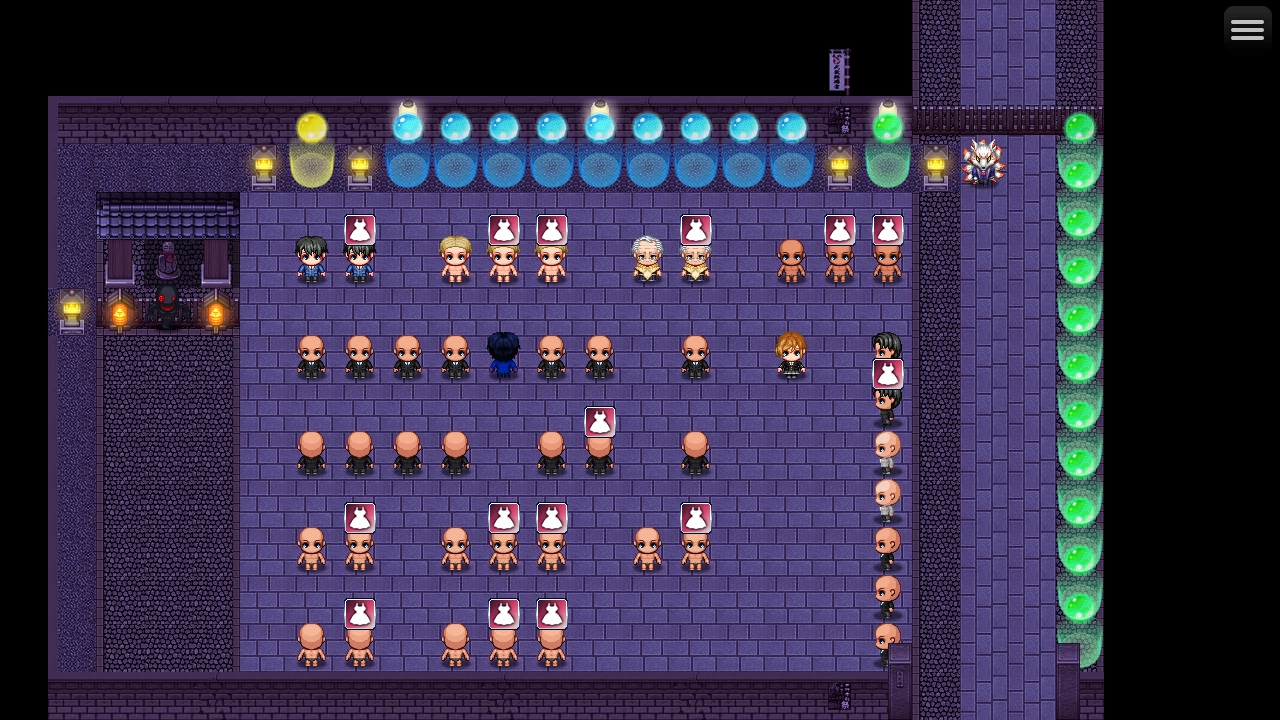
Task: Click the smiling shadow ghost at the shrine entrance
Action: (x=166, y=303)
